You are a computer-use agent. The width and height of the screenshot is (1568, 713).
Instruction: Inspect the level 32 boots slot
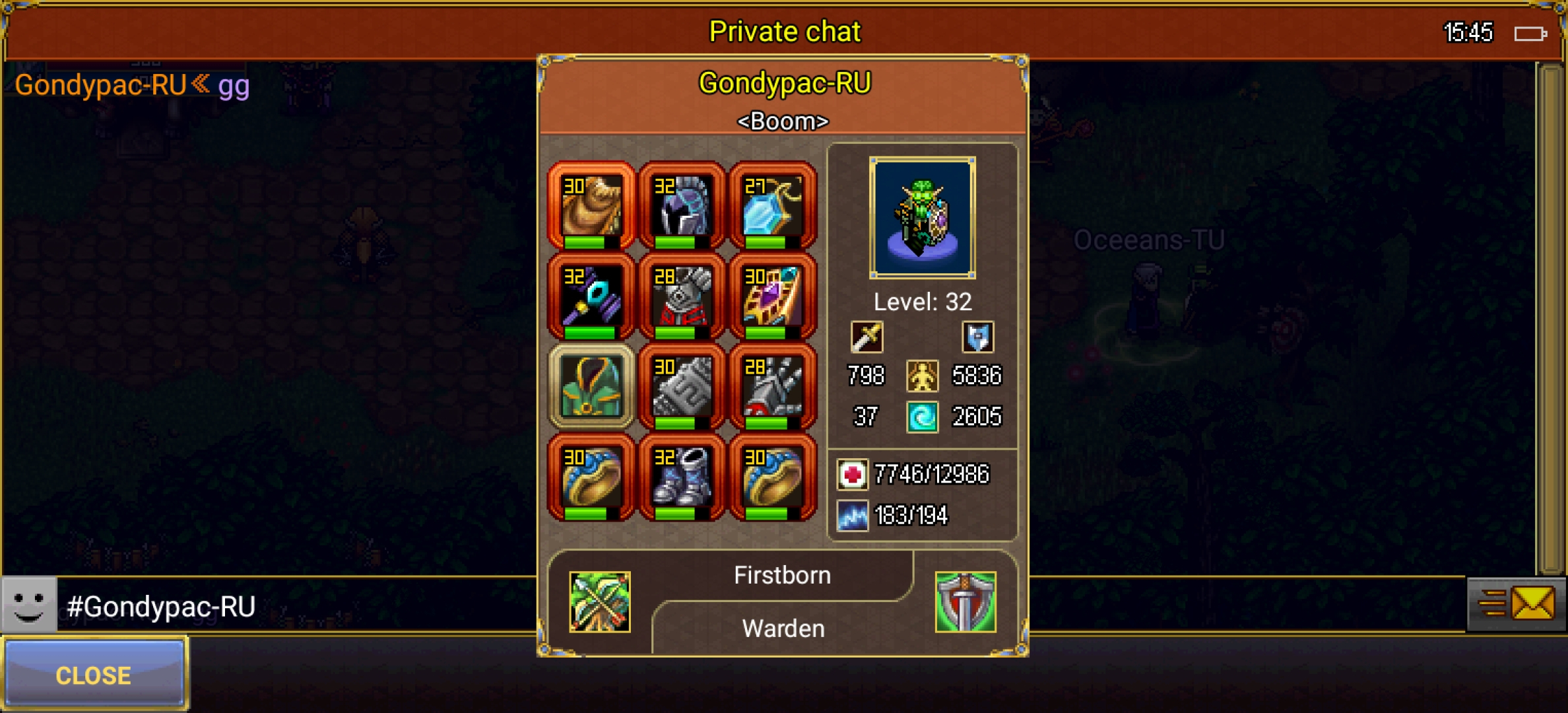click(682, 477)
